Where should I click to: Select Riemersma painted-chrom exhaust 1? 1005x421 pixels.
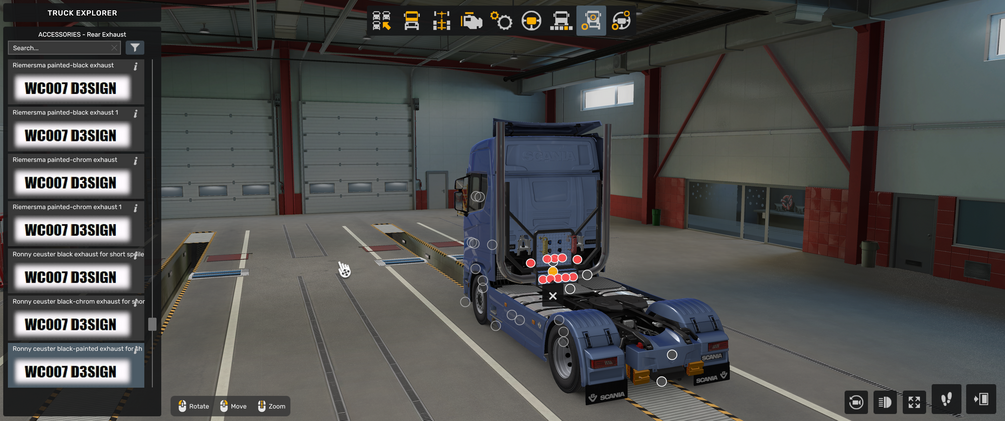pyautogui.click(x=70, y=229)
